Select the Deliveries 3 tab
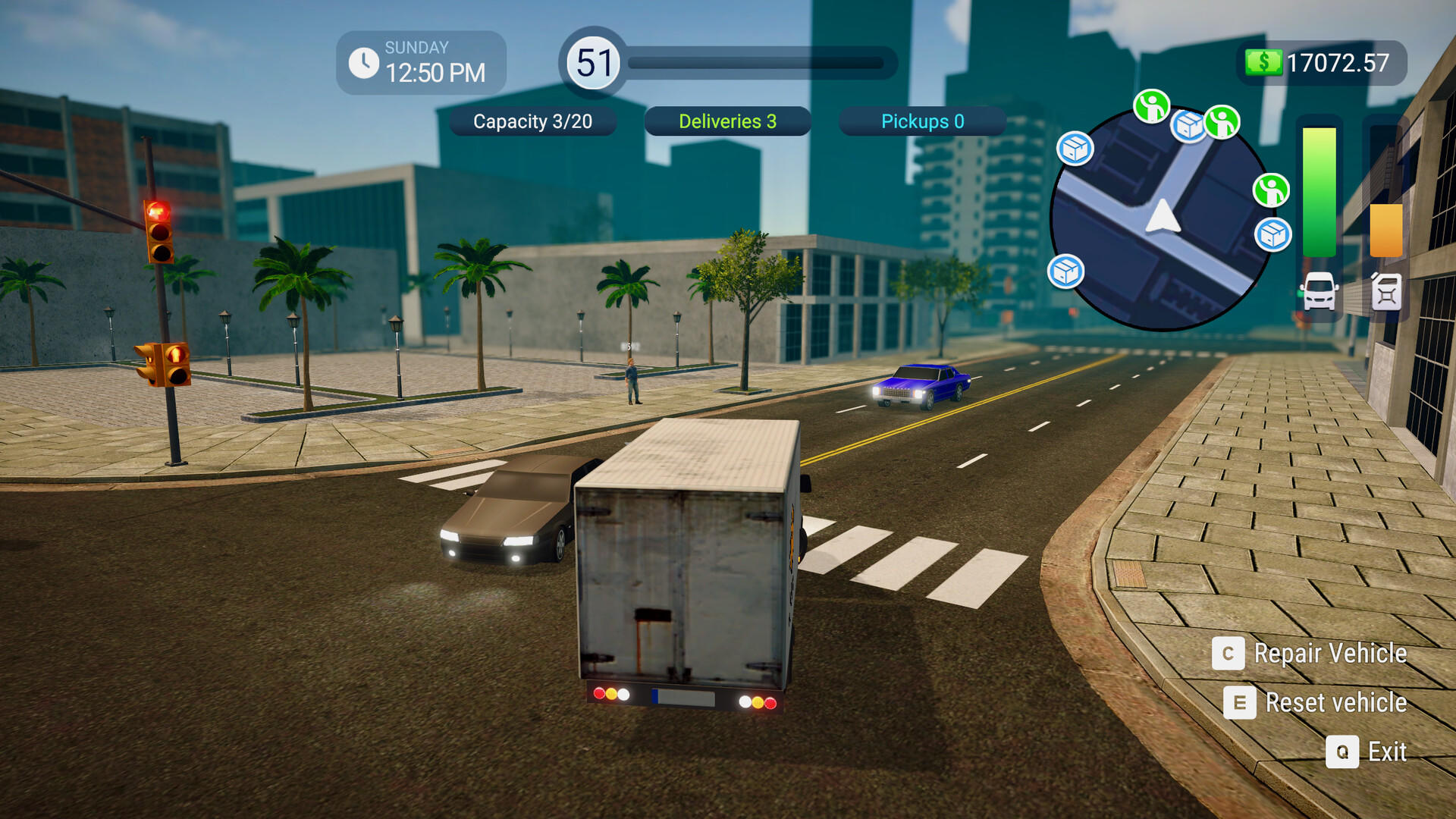Image resolution: width=1456 pixels, height=819 pixels. pyautogui.click(x=727, y=121)
